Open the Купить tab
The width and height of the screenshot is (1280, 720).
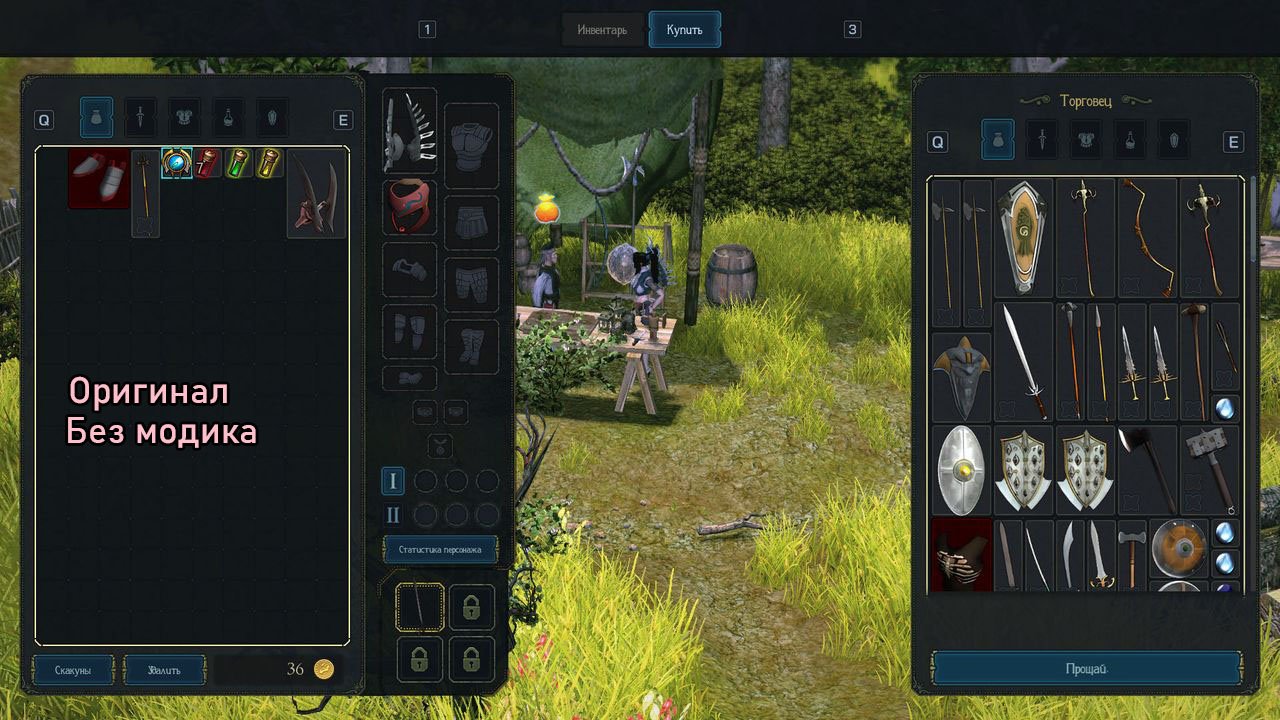point(684,30)
